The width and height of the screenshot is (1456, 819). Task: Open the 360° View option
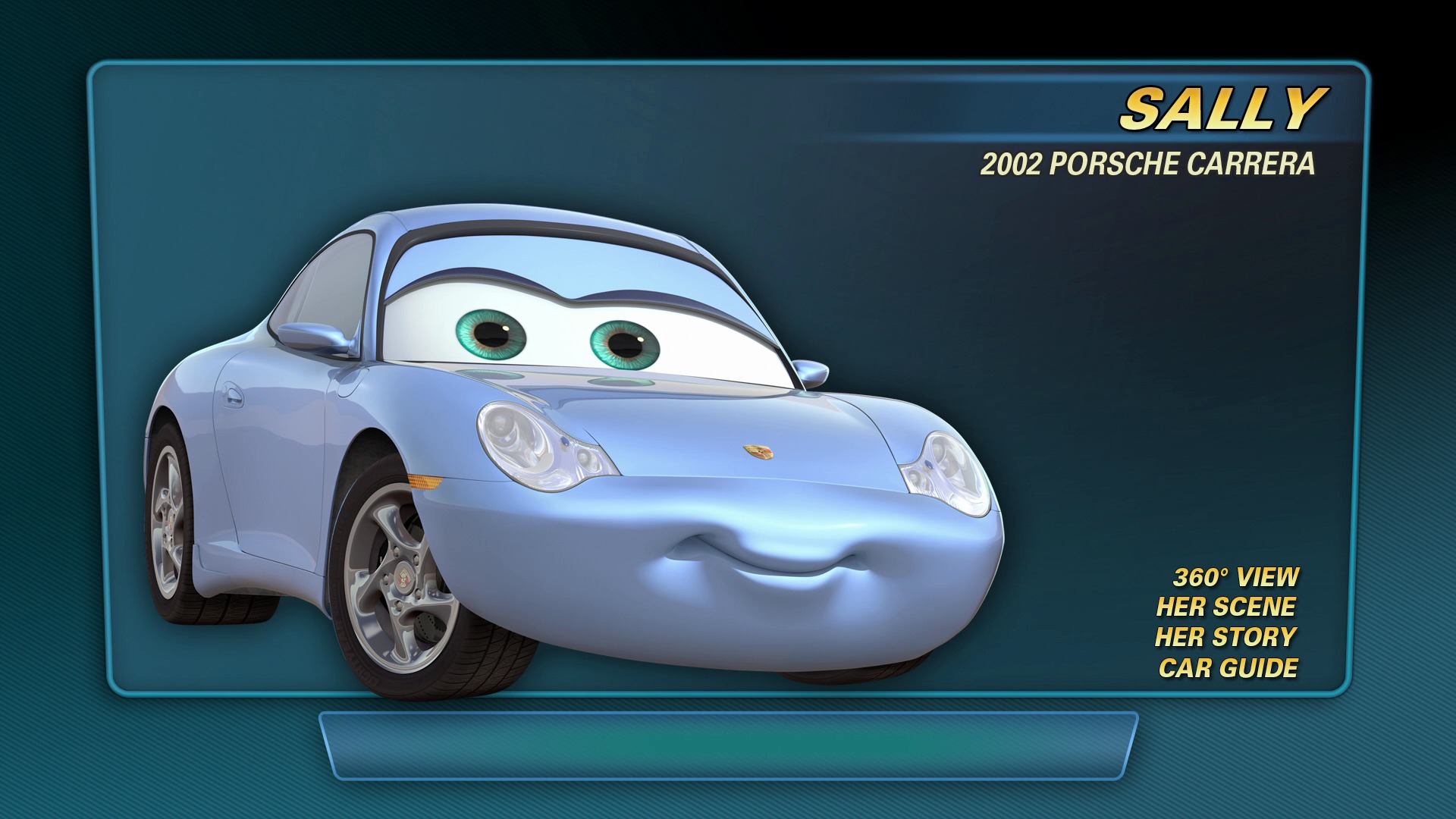1235,577
